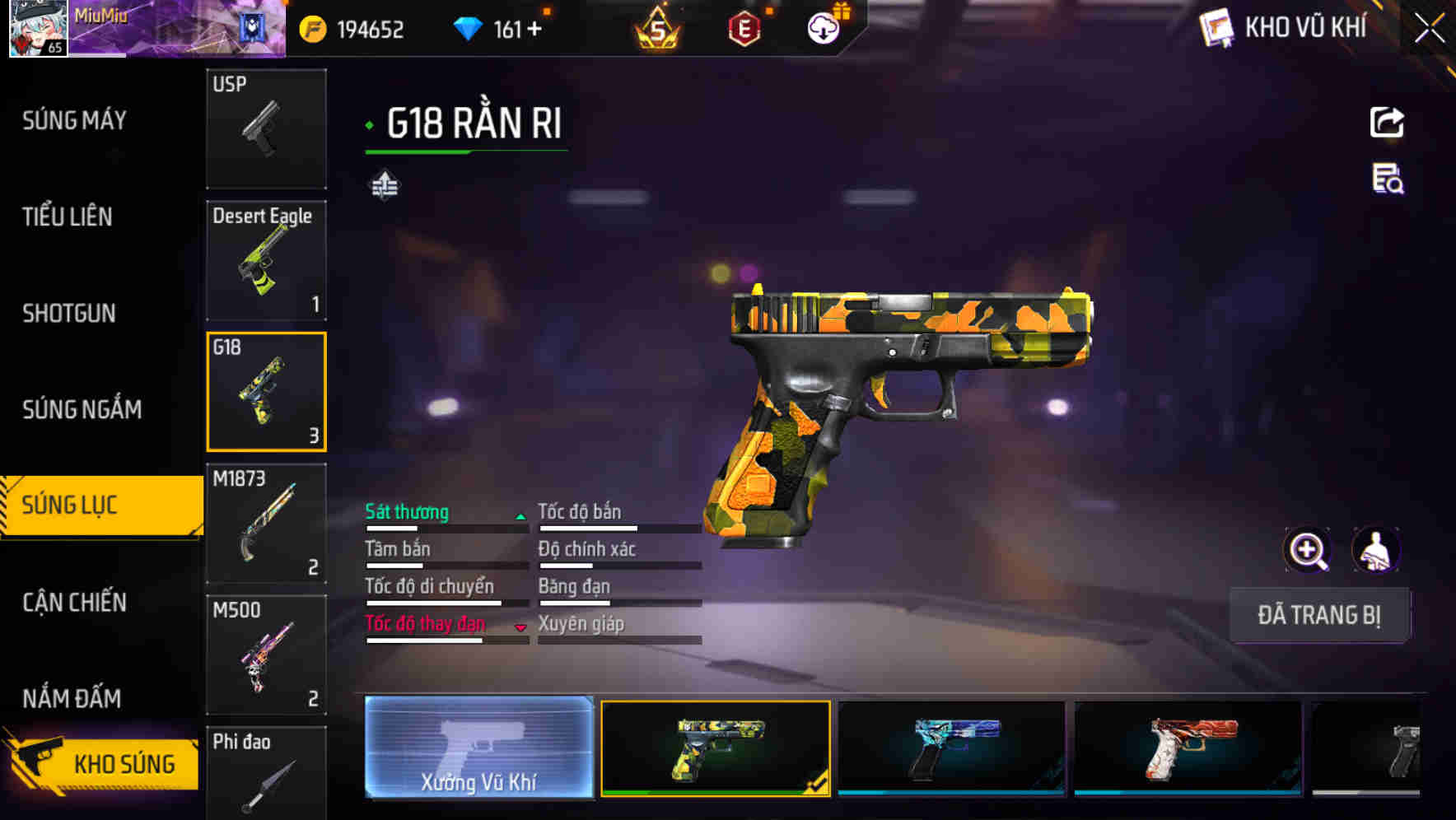The image size is (1456, 820).
Task: Open the CẬN CHIẾN category
Action: pyautogui.click(x=76, y=603)
